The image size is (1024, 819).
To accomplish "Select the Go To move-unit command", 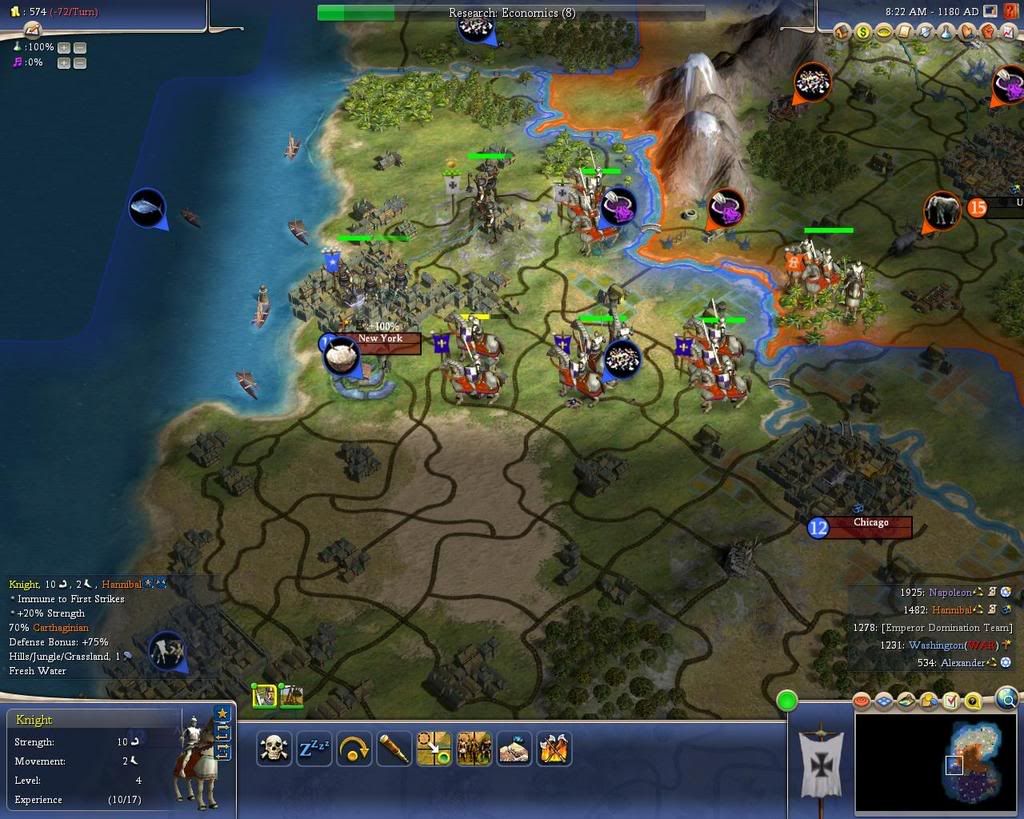I will (x=434, y=748).
